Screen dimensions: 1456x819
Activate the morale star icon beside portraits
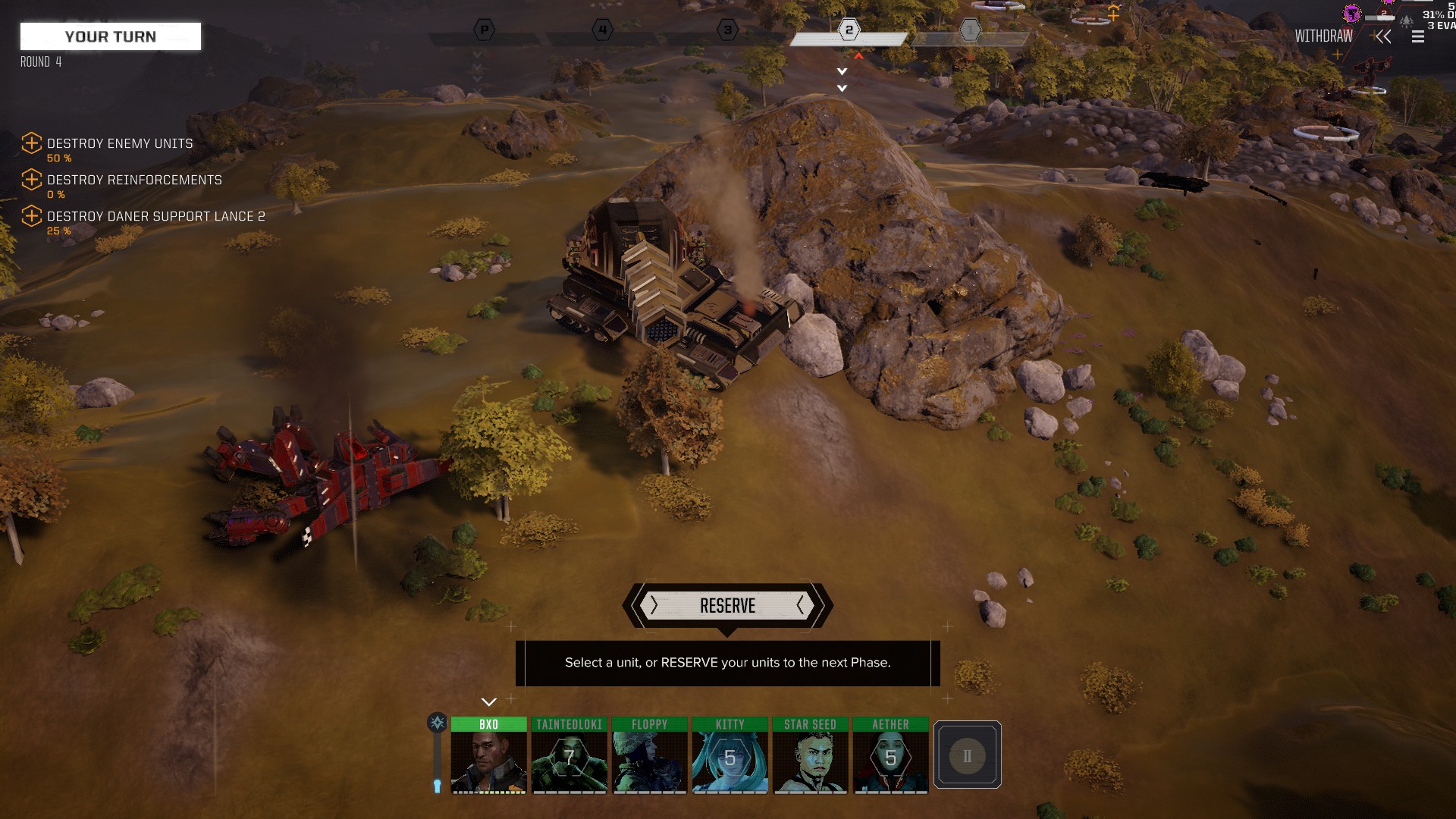click(x=438, y=723)
